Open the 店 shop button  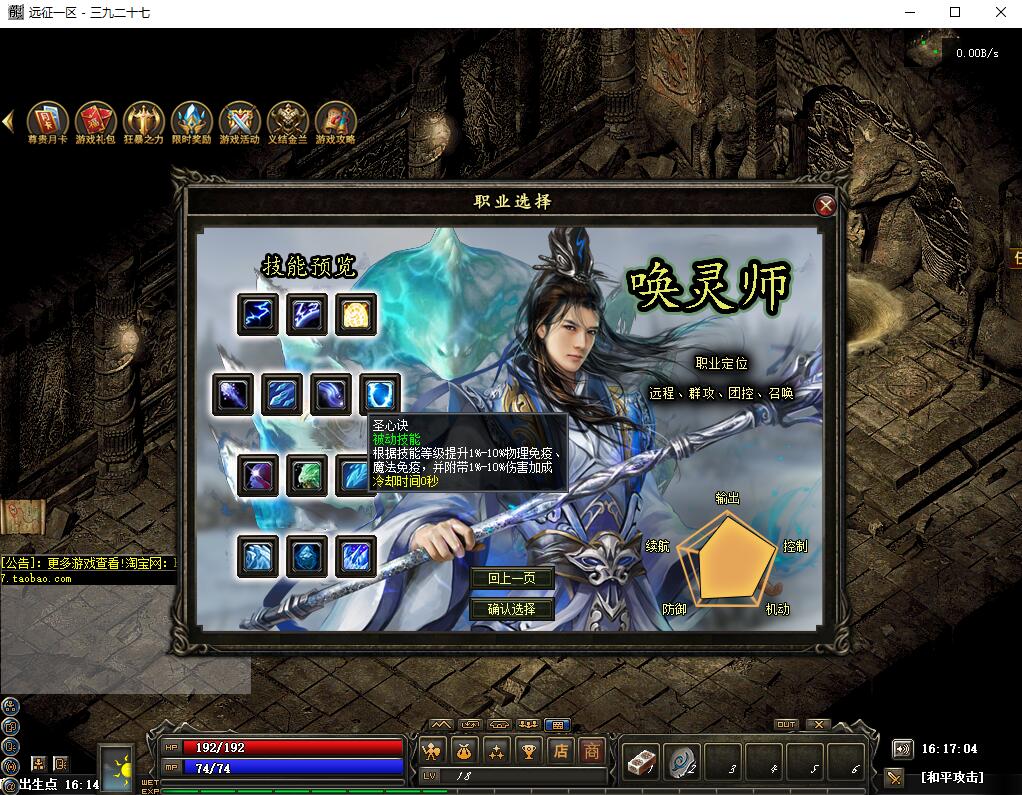pos(561,751)
